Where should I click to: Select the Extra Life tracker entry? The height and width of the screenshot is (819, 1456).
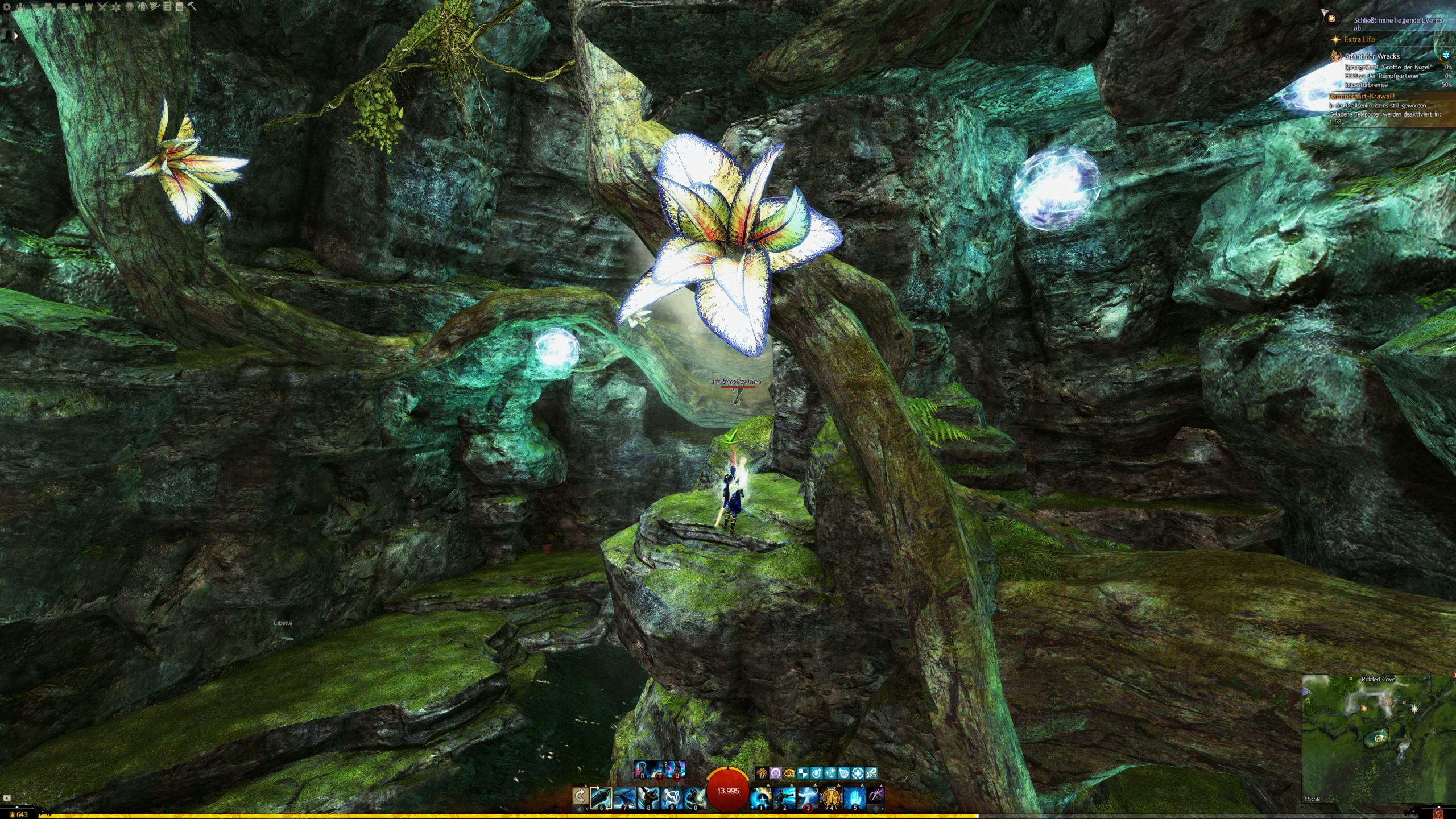click(x=1359, y=39)
